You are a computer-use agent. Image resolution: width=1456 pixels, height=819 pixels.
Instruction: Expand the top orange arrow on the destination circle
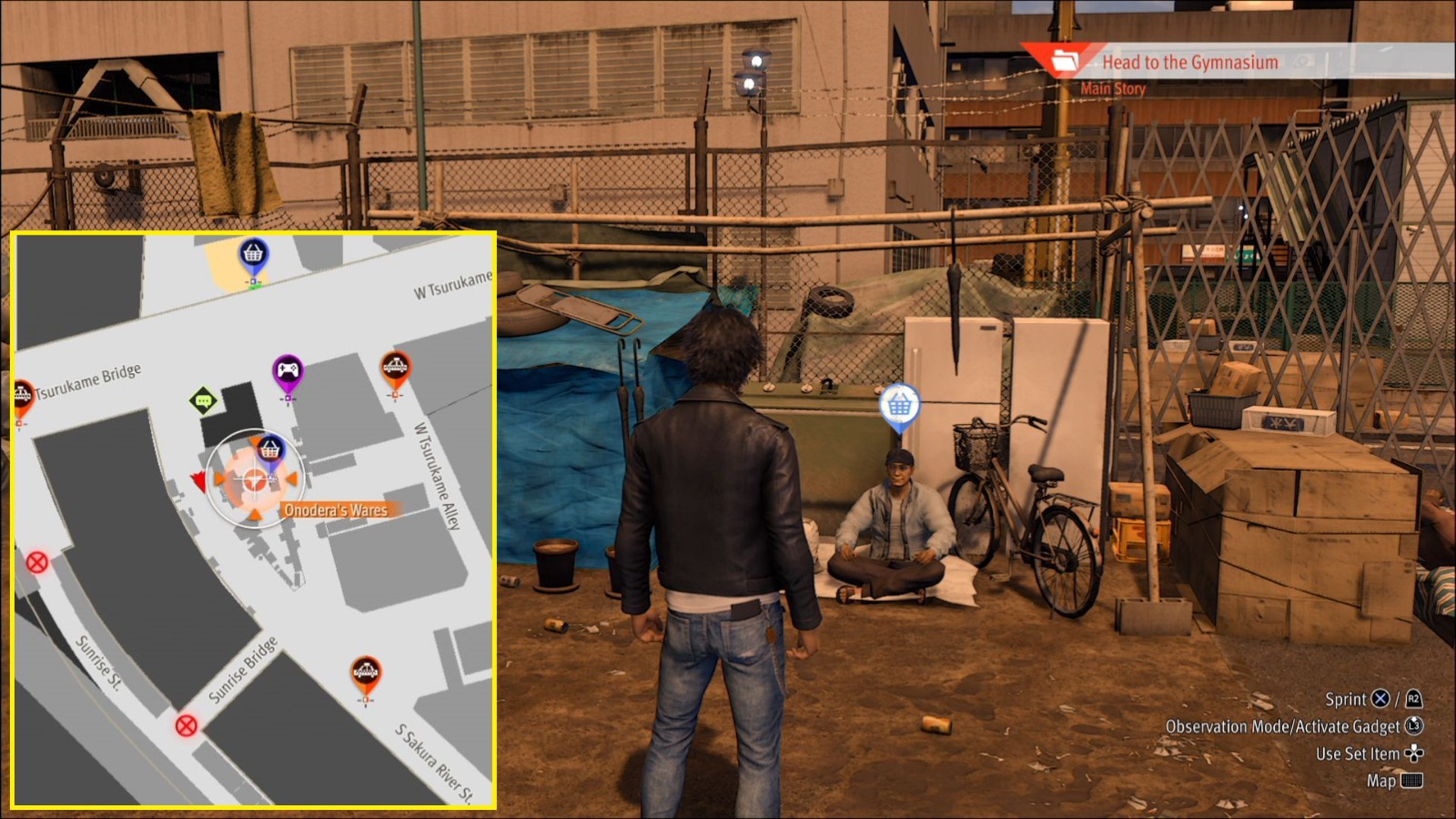pyautogui.click(x=256, y=440)
